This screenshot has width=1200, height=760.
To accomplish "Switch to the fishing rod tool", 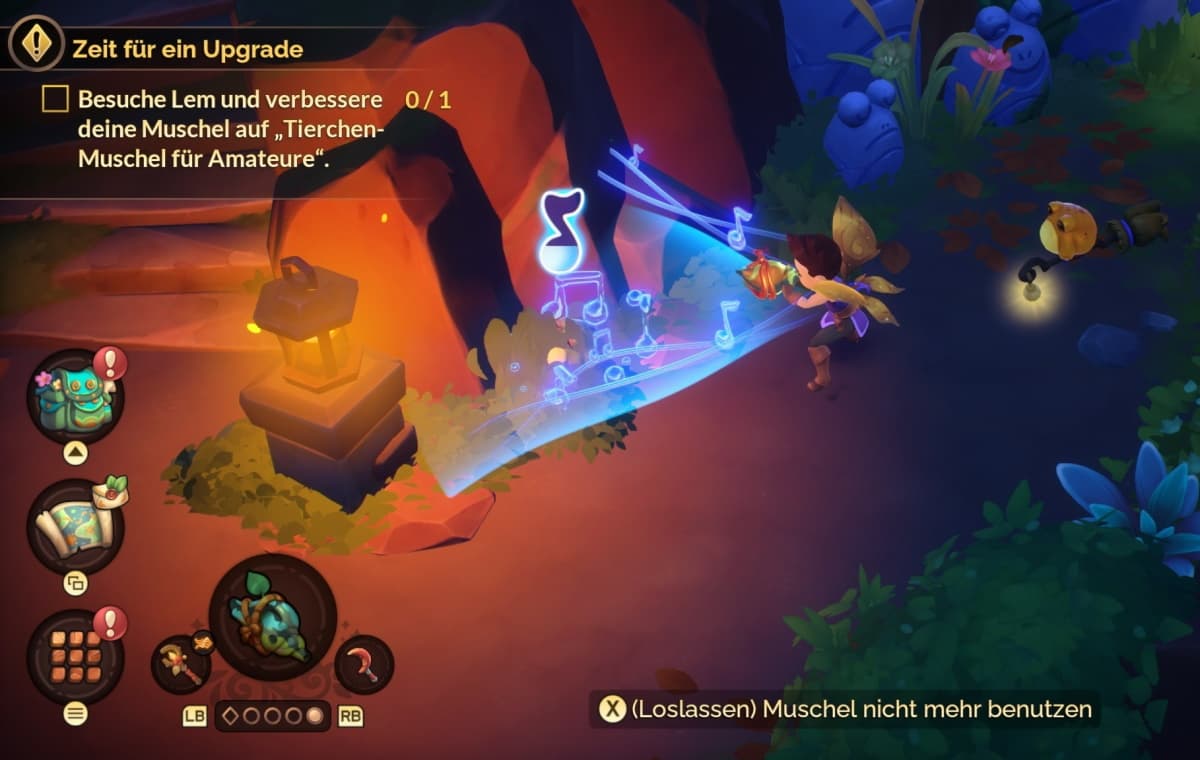I will click(x=181, y=664).
